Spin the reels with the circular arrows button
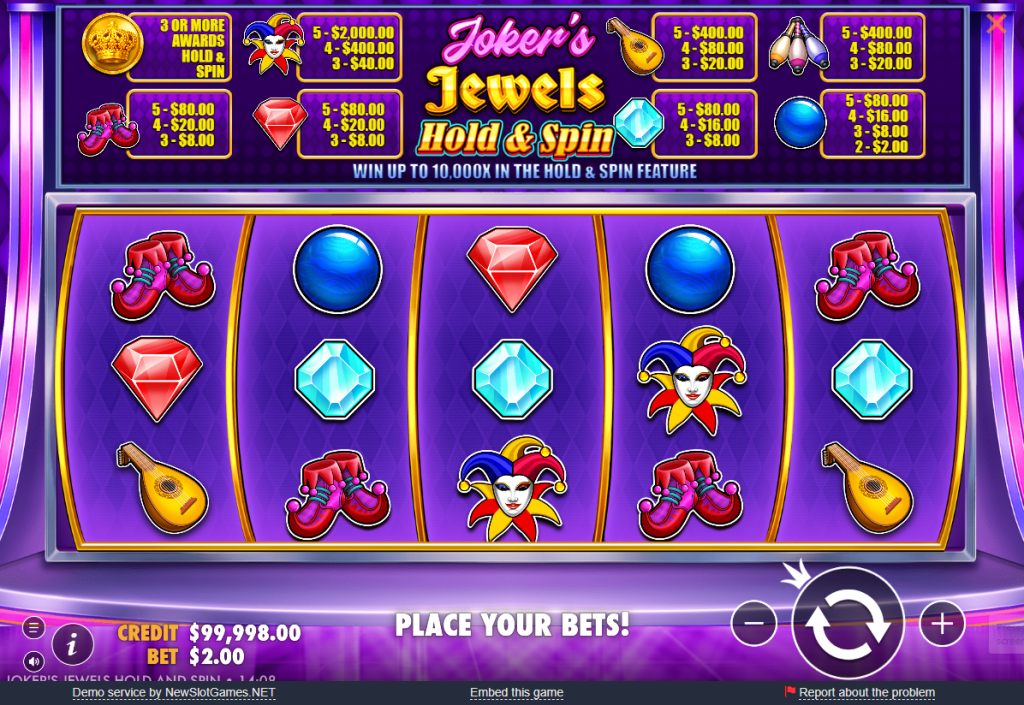1024x705 pixels. click(x=848, y=624)
